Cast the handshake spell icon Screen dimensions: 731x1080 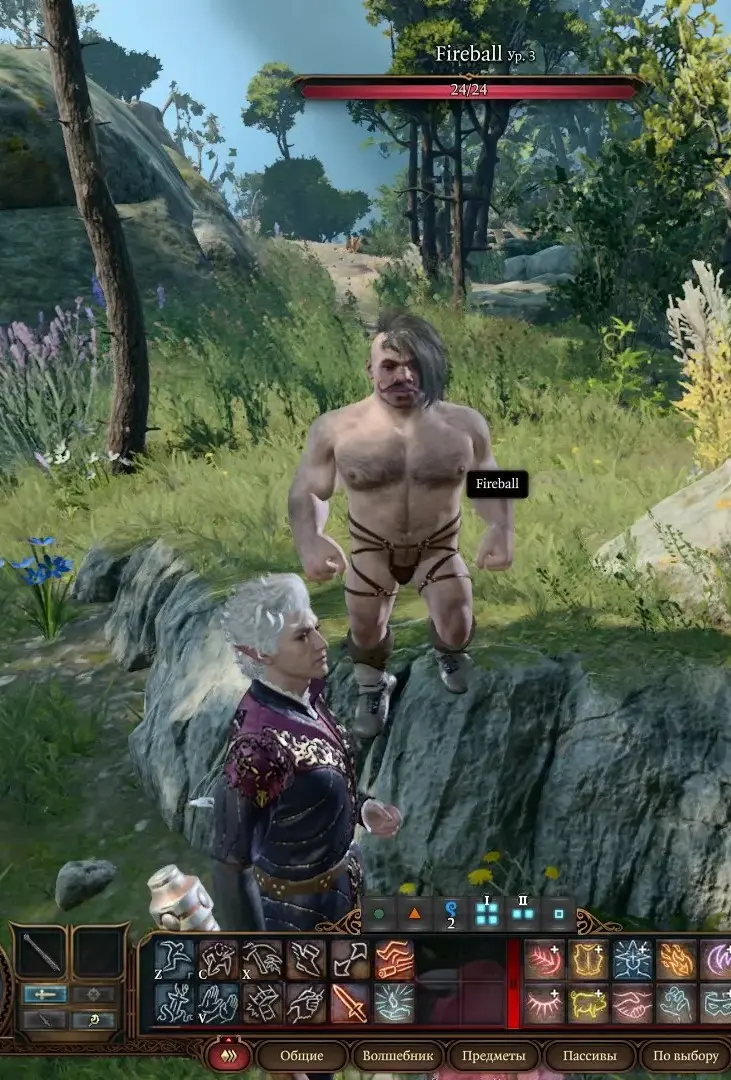click(632, 1003)
